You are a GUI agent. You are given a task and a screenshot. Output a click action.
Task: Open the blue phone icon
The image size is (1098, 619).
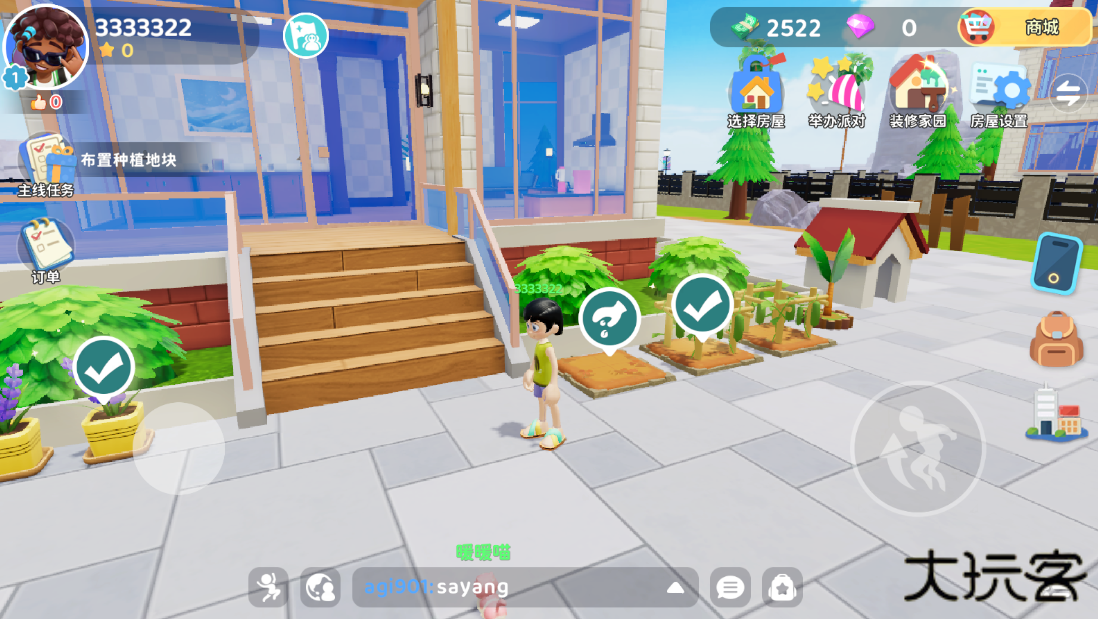[1056, 263]
